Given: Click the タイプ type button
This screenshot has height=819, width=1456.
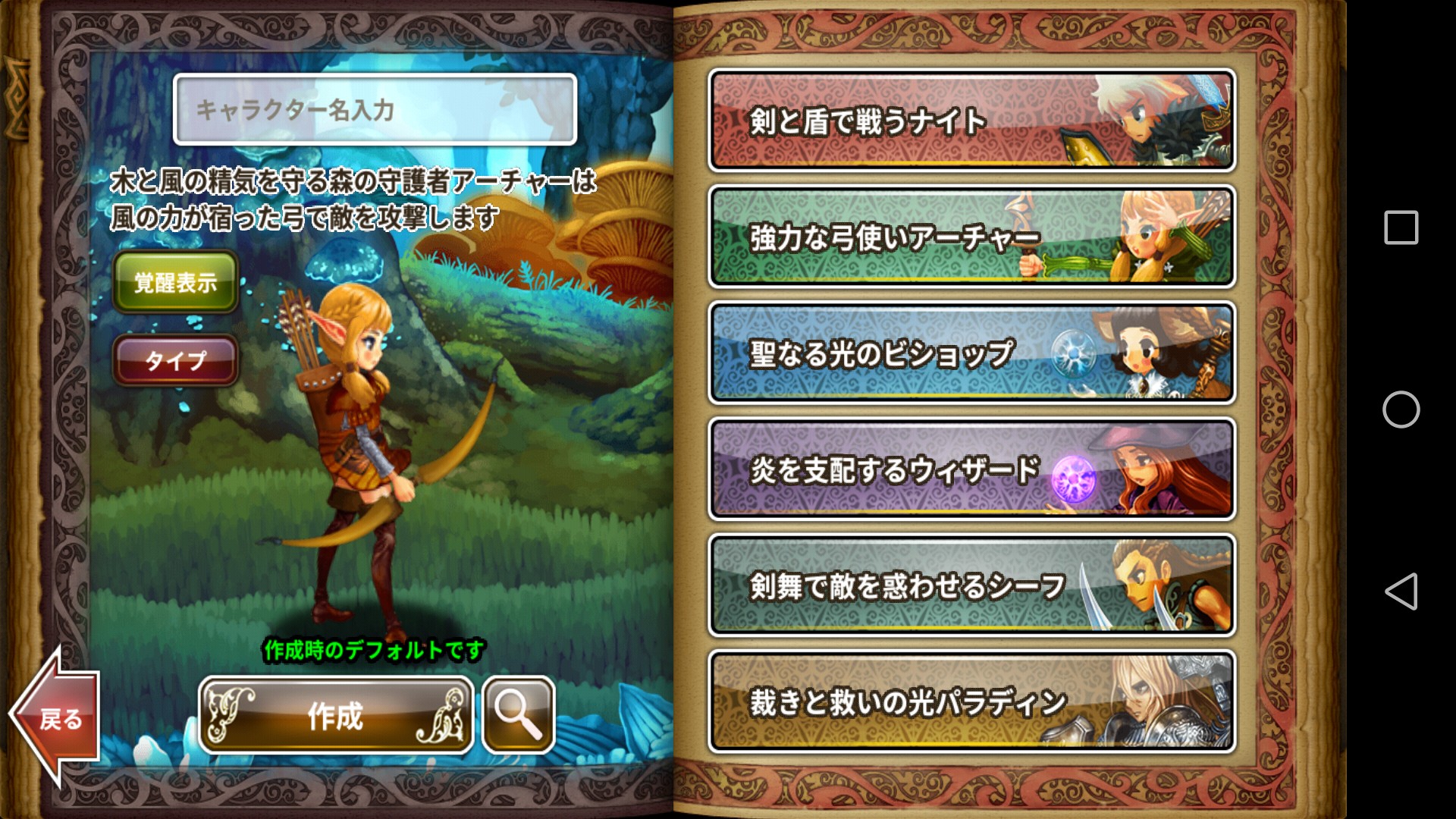Looking at the screenshot, I should (x=175, y=360).
